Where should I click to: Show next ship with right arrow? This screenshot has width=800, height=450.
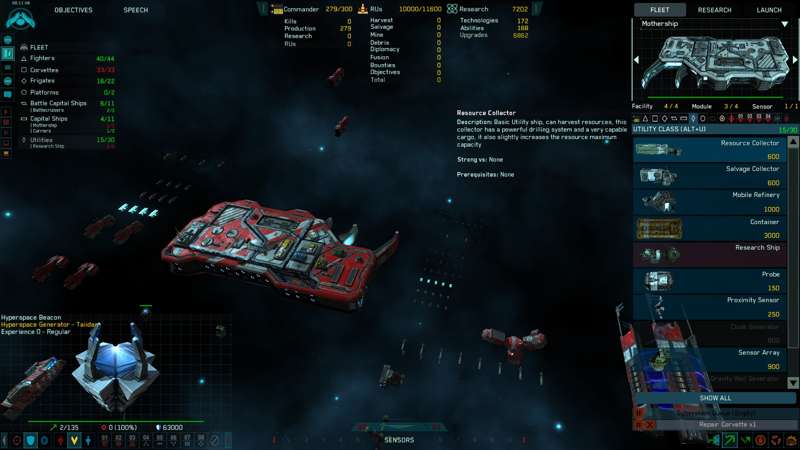795,60
